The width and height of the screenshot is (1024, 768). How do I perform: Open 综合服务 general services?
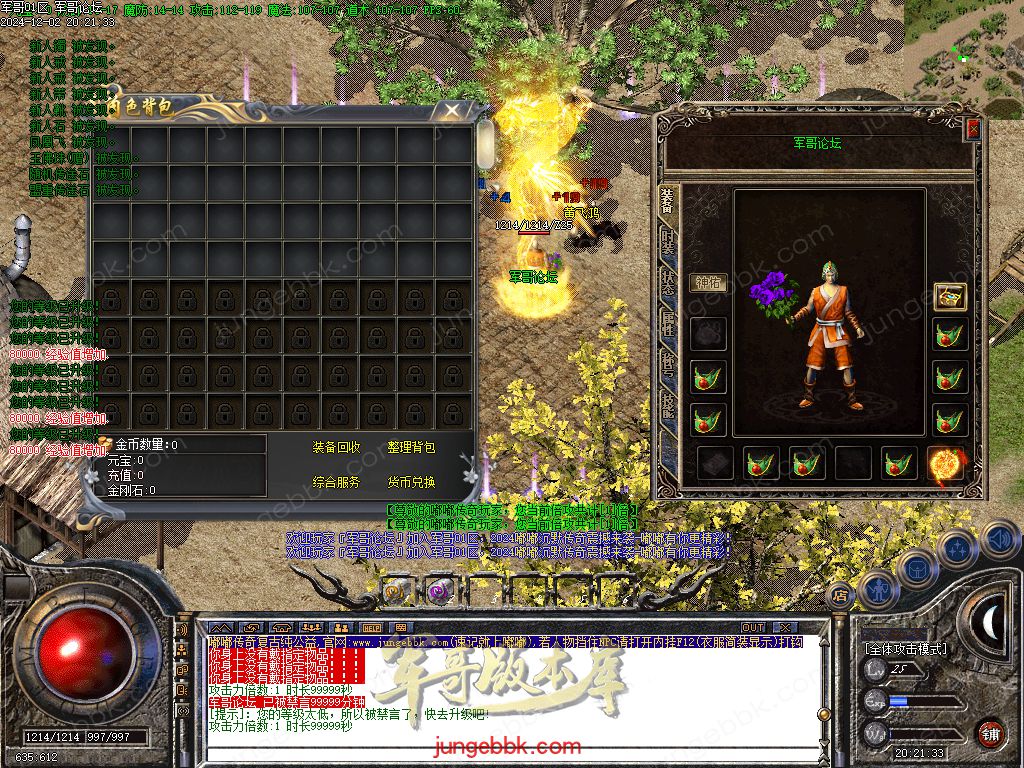[337, 482]
